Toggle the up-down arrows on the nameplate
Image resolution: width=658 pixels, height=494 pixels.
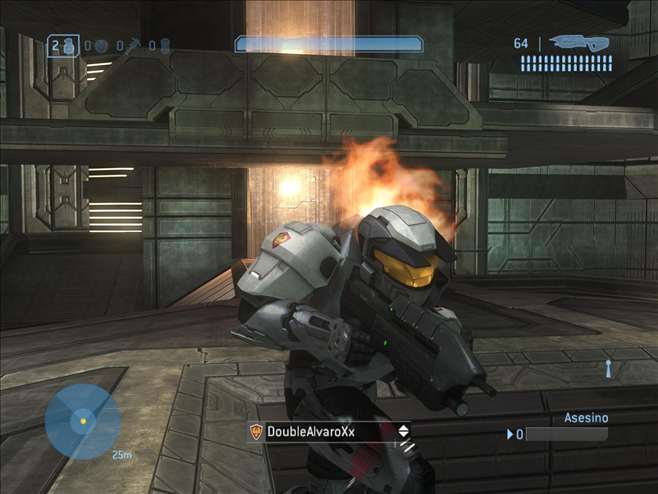pos(403,431)
